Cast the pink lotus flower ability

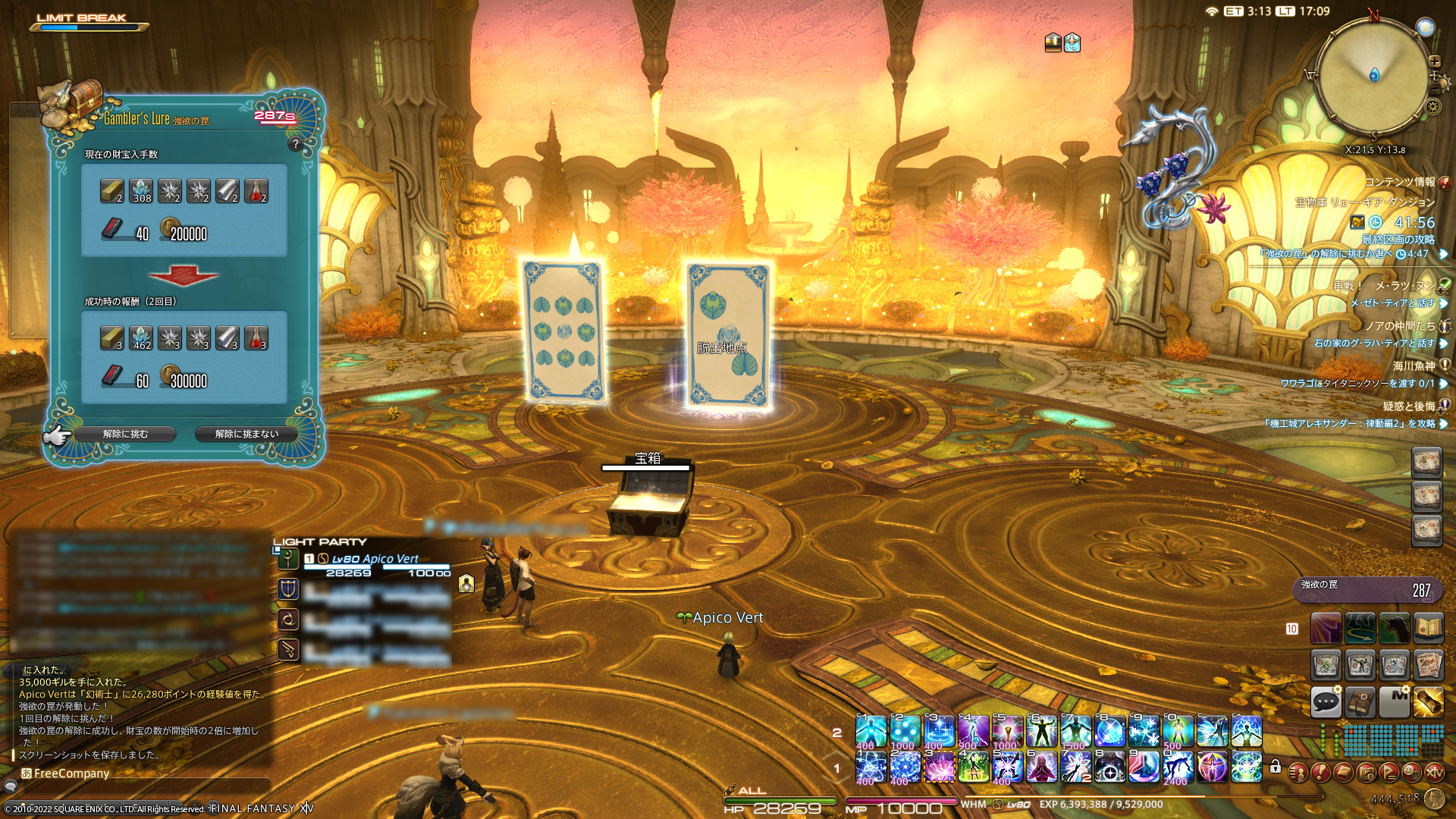pyautogui.click(x=940, y=767)
